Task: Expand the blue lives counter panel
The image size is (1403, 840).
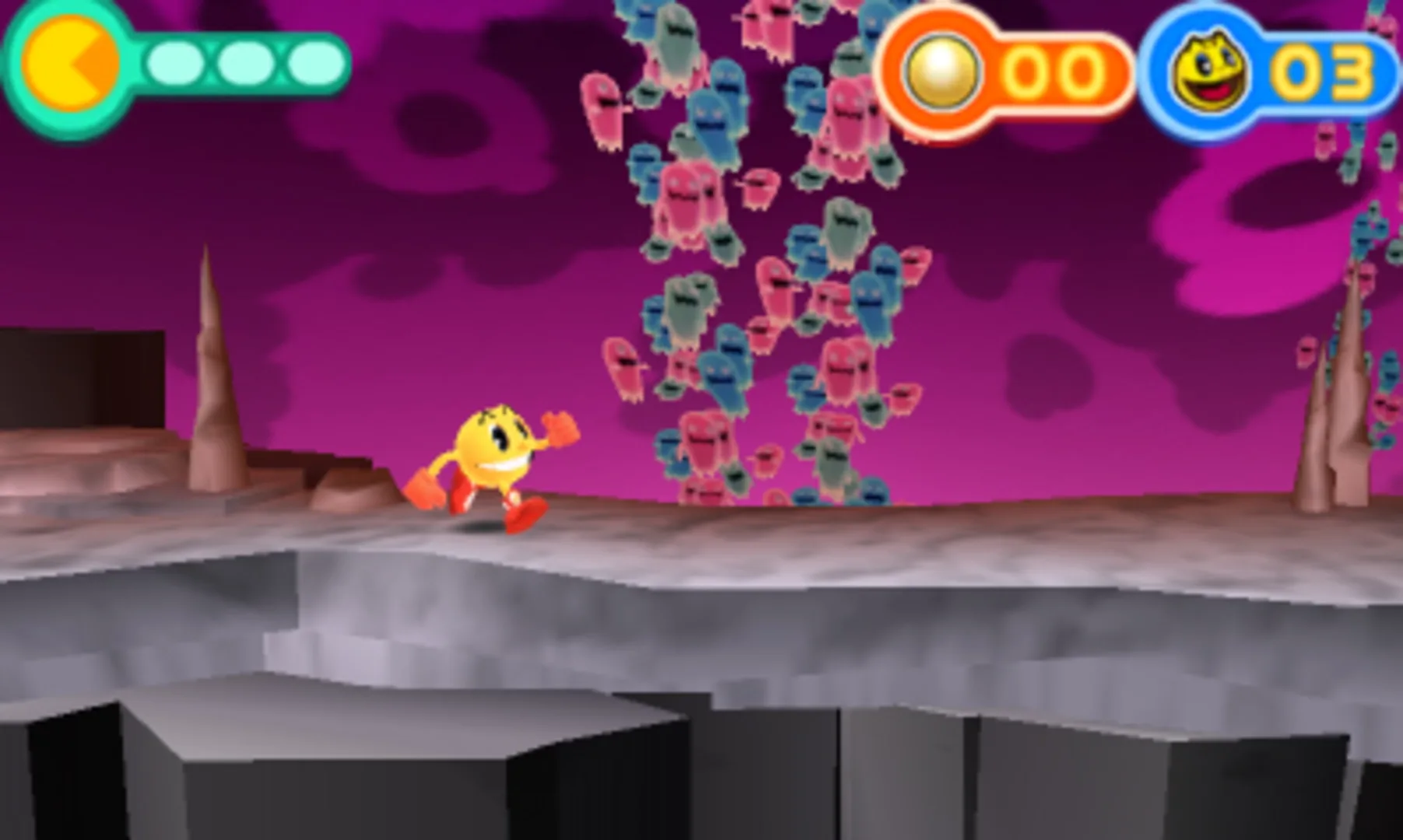Action: coord(1276,70)
